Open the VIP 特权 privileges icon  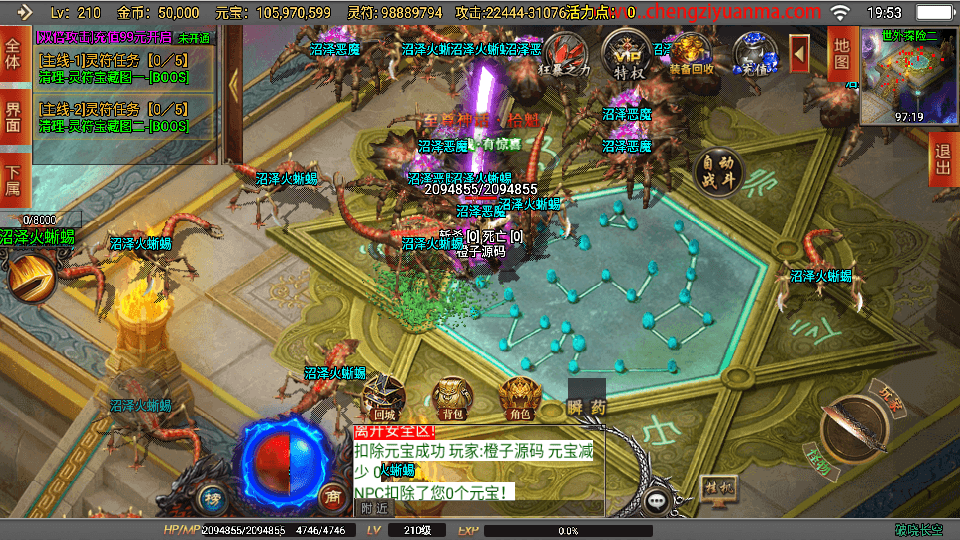(x=627, y=55)
